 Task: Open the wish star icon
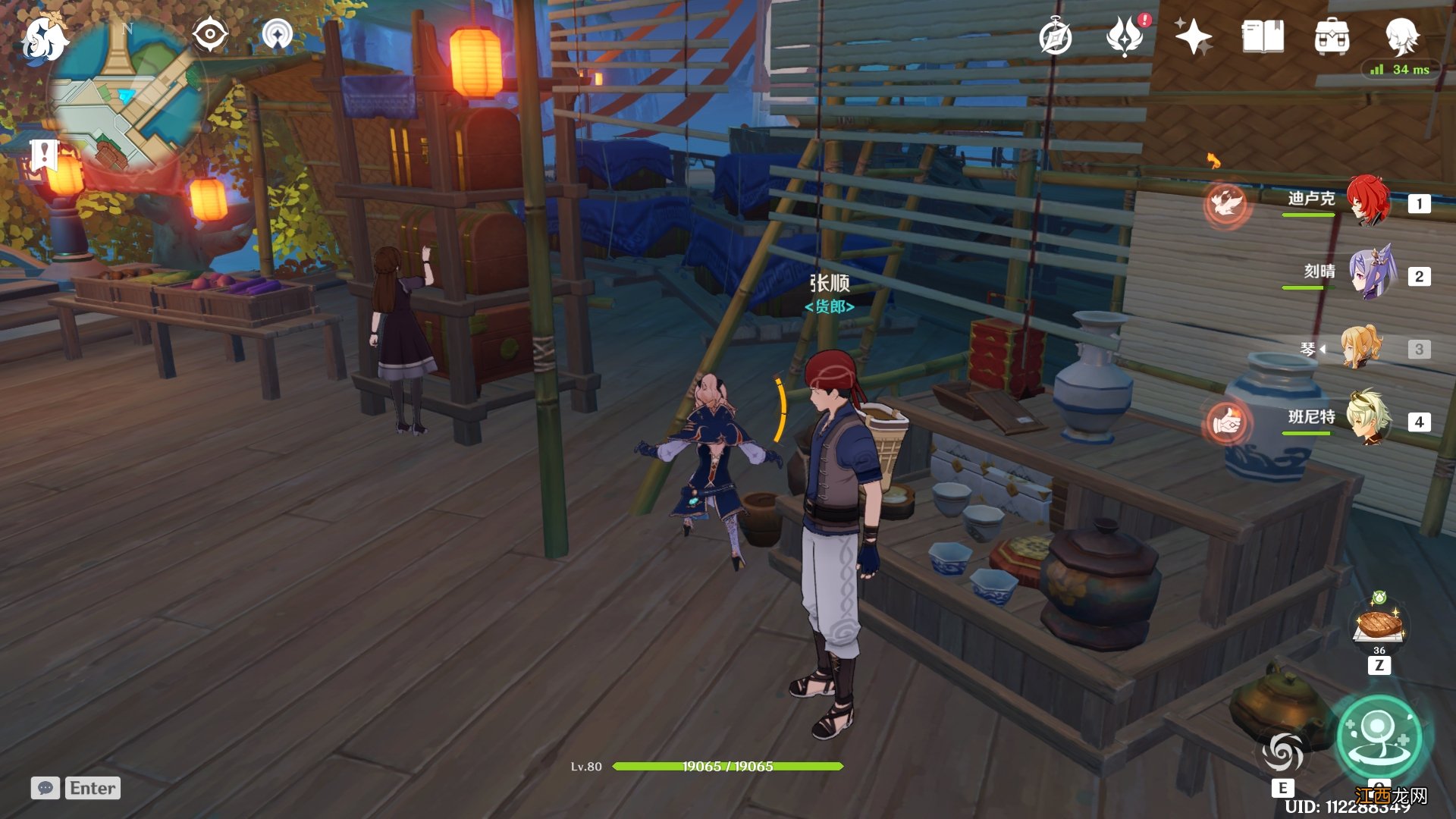coord(1193,36)
